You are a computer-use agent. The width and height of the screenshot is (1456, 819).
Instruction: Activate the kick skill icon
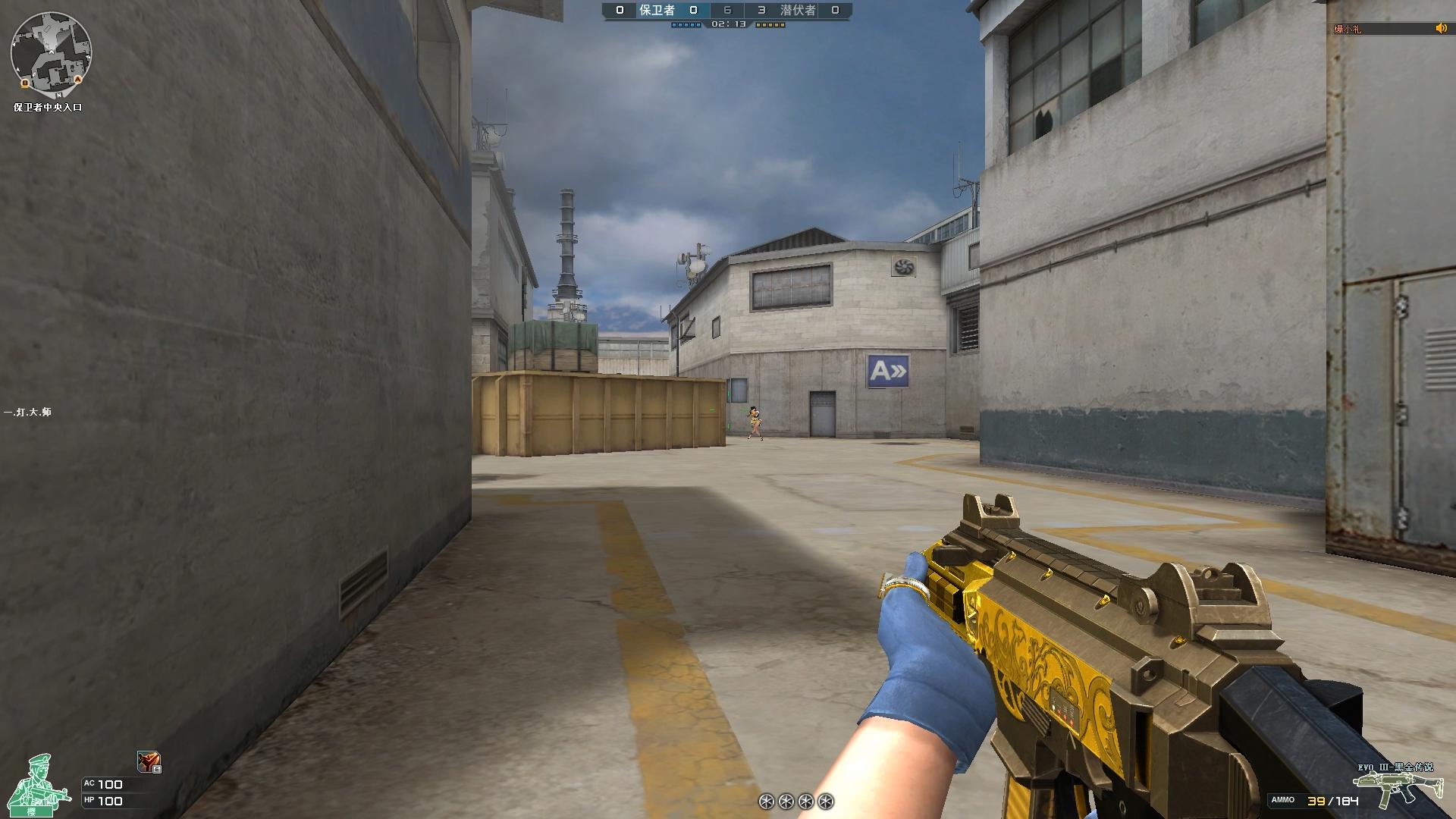click(149, 761)
